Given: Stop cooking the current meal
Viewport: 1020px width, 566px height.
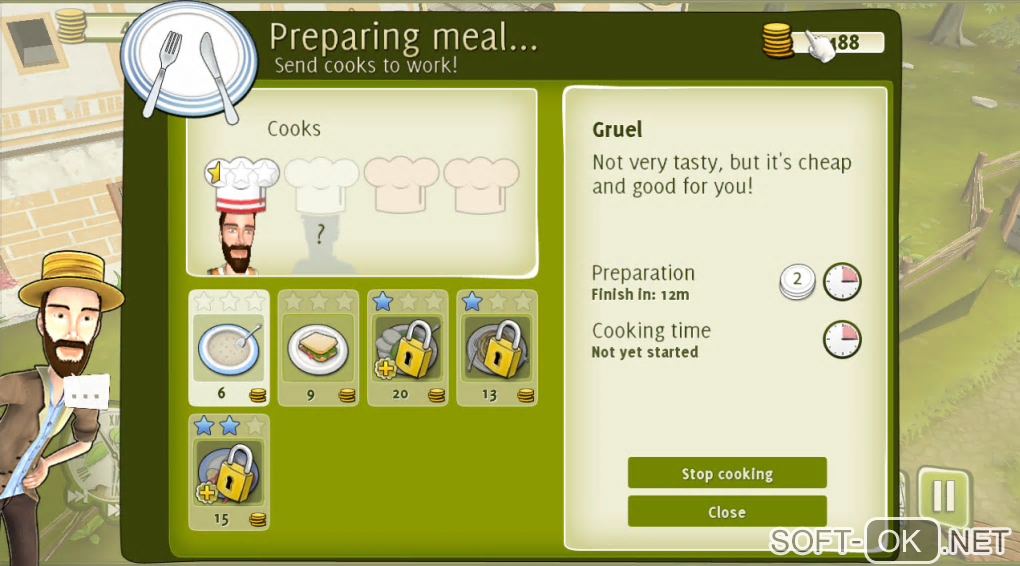Looking at the screenshot, I should [727, 473].
